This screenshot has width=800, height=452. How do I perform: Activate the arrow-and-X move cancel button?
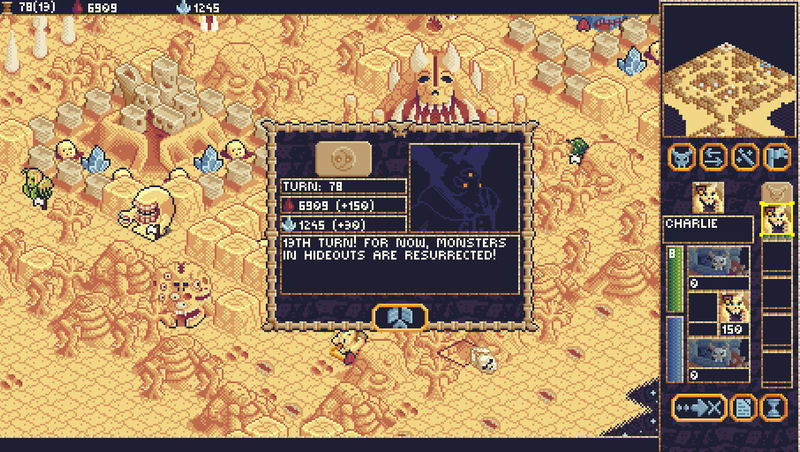pyautogui.click(x=698, y=407)
